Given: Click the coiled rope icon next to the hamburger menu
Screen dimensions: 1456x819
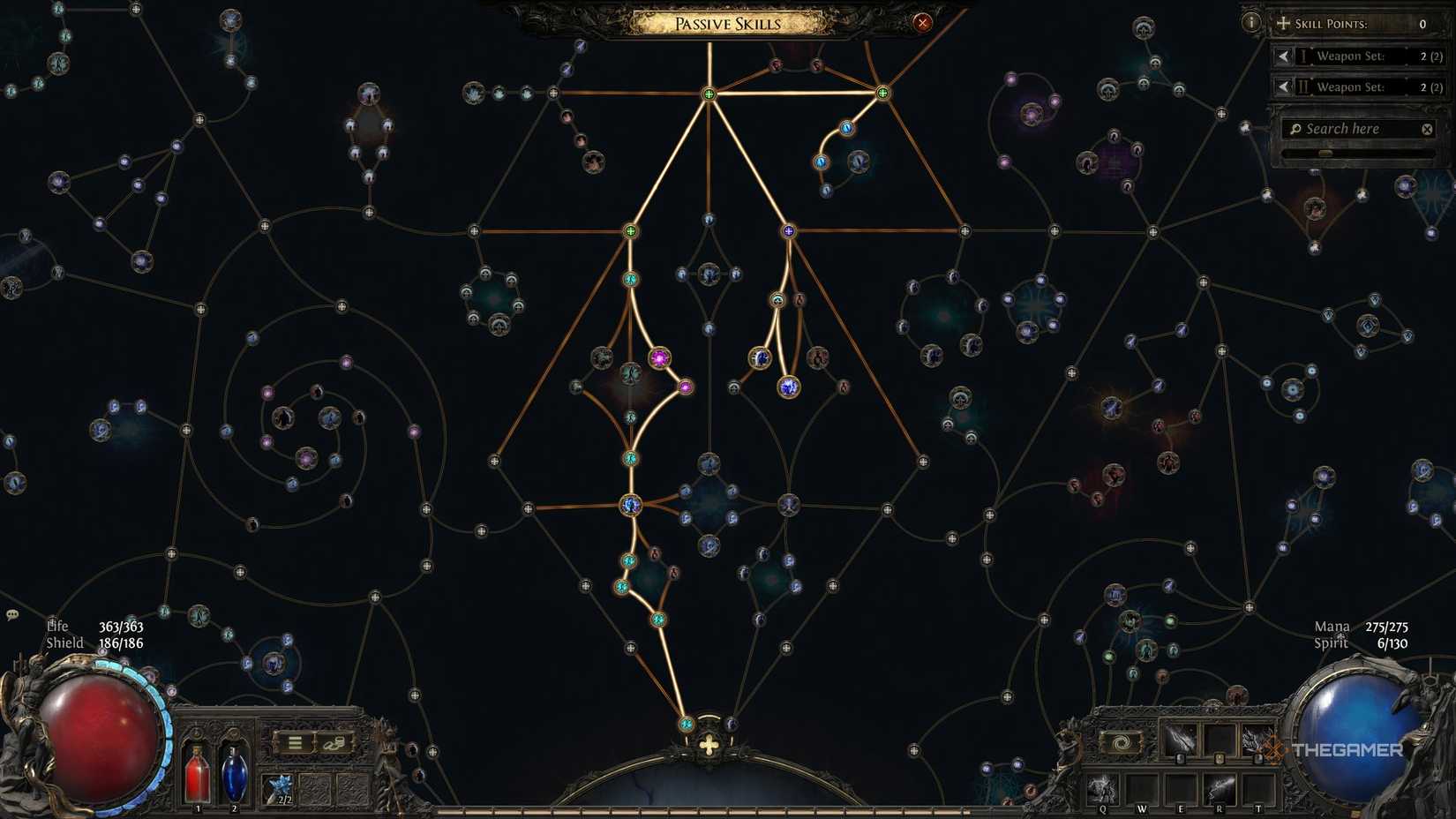Looking at the screenshot, I should (x=334, y=743).
